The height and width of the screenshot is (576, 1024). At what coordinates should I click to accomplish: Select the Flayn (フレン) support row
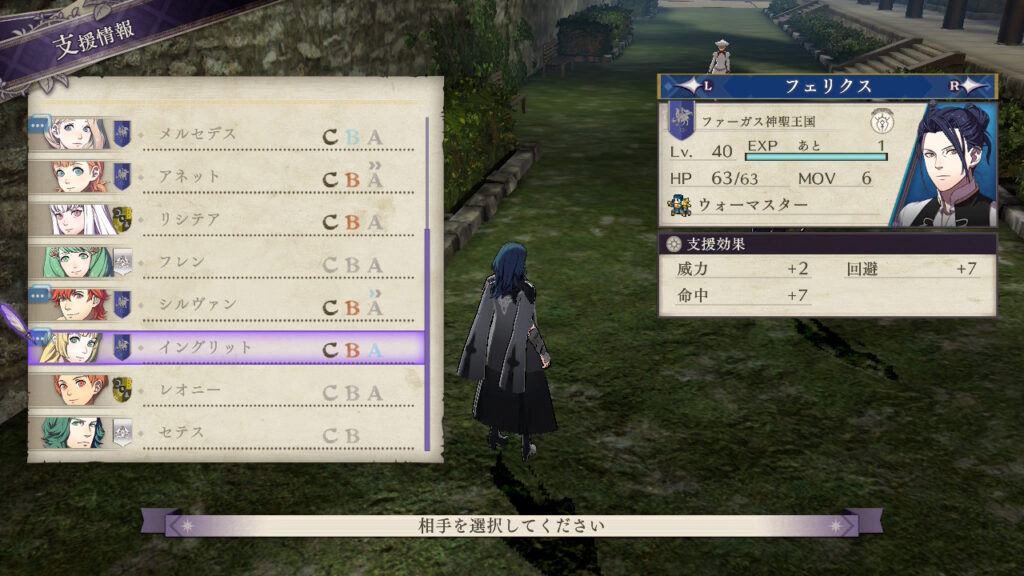228,264
